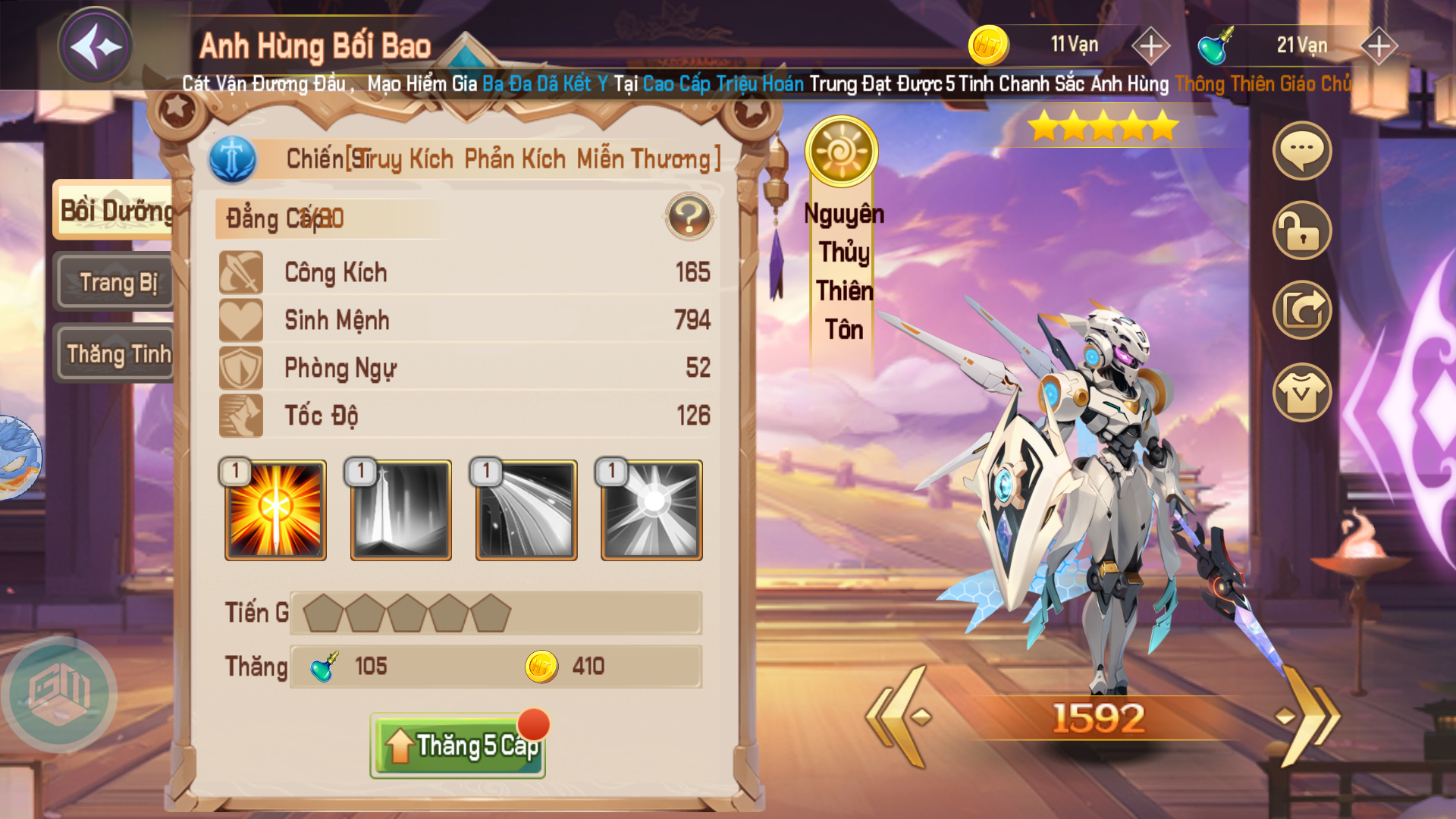
Task: Open the GM cube button
Action: tap(60, 694)
